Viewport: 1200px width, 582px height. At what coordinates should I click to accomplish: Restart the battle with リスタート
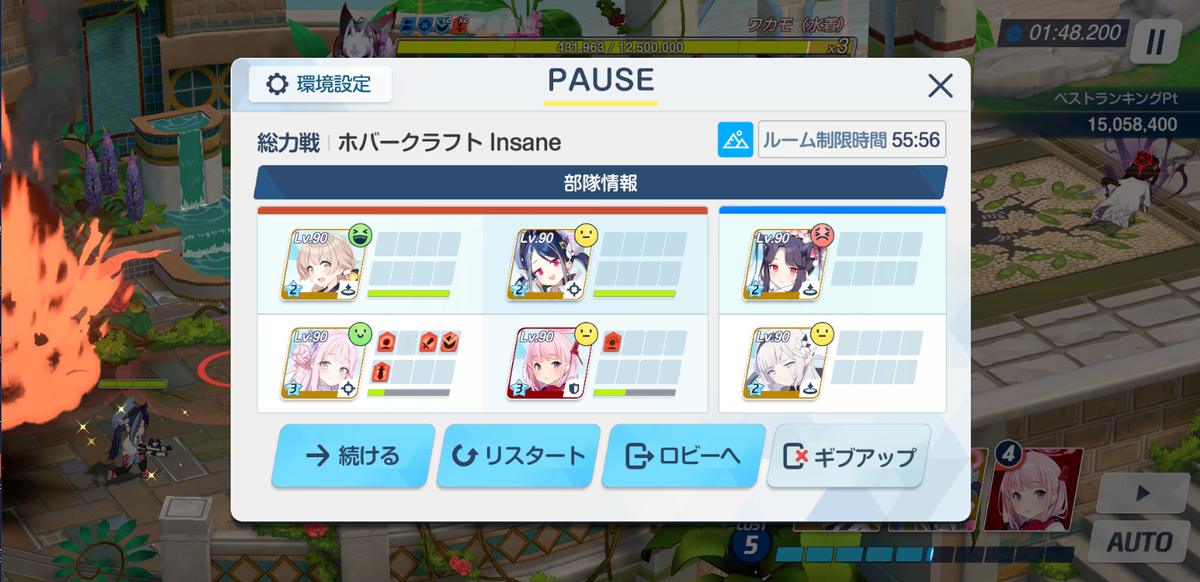[x=519, y=456]
